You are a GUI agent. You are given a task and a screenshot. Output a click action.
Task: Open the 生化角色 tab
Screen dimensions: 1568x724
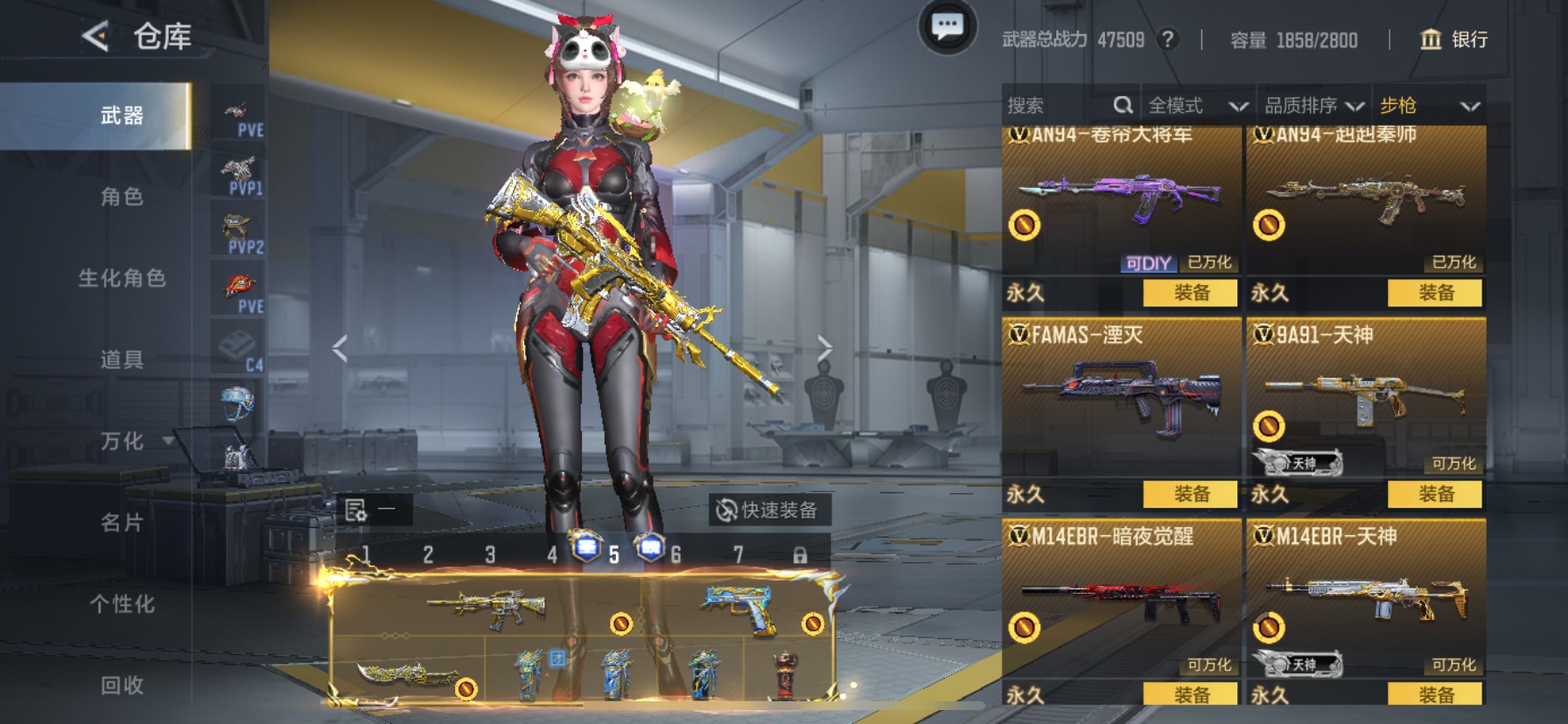(x=122, y=278)
